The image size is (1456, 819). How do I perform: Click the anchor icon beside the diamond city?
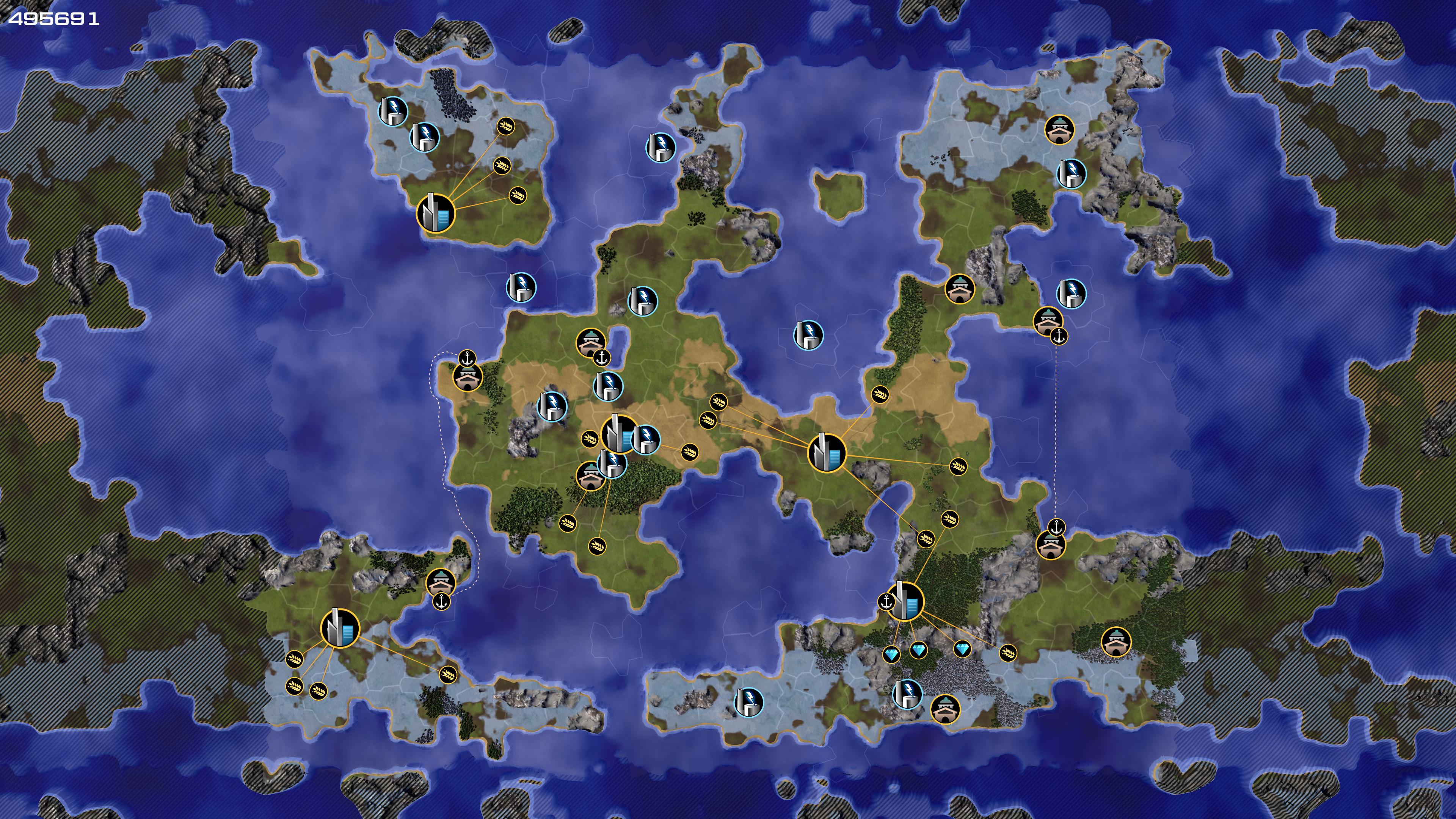(x=886, y=601)
